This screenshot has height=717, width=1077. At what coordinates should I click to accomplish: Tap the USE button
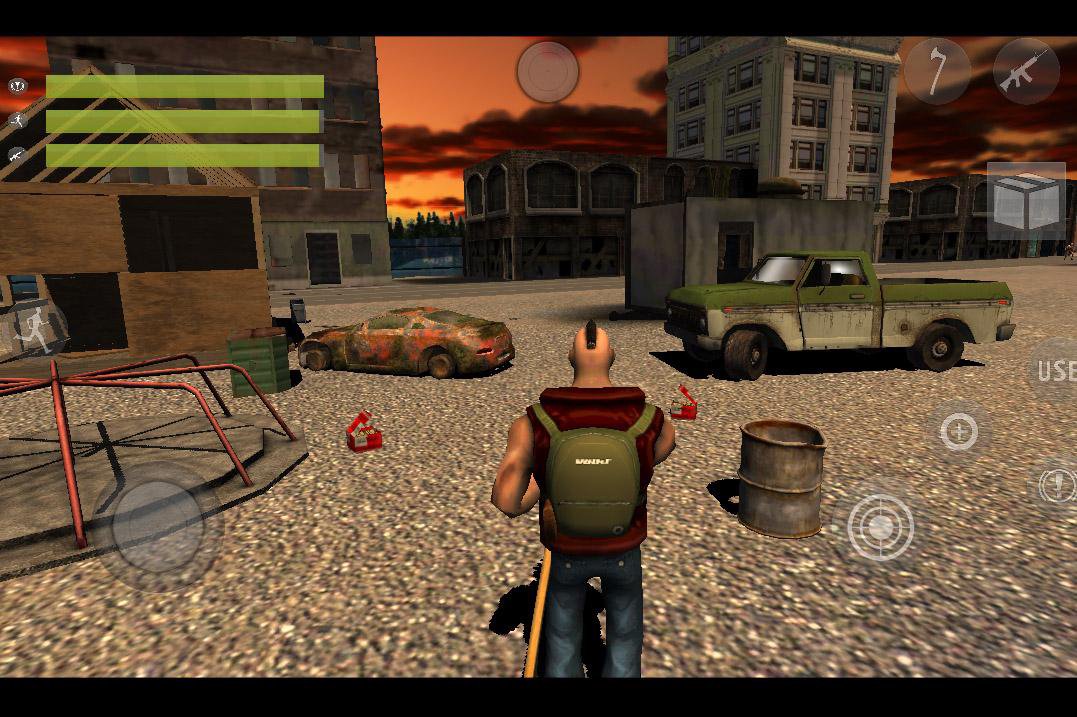pyautogui.click(x=1055, y=371)
